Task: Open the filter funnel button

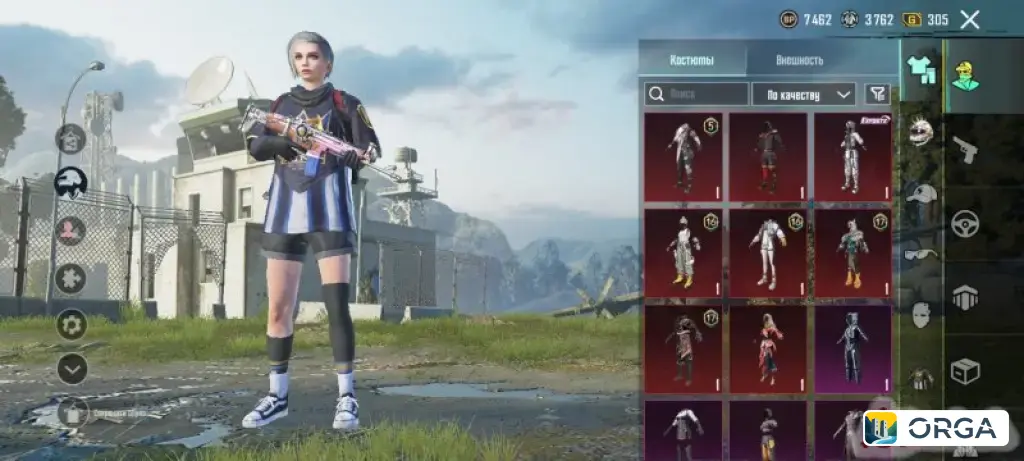Action: 876,94
